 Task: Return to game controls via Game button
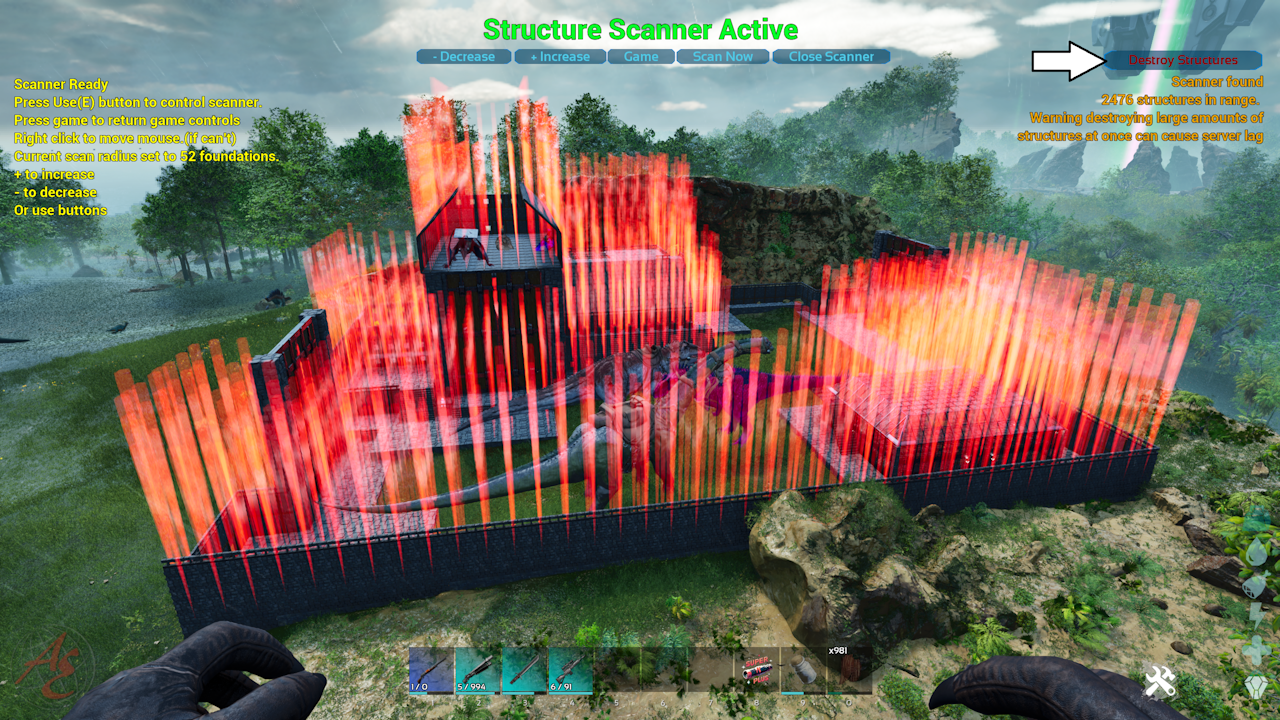click(x=641, y=57)
